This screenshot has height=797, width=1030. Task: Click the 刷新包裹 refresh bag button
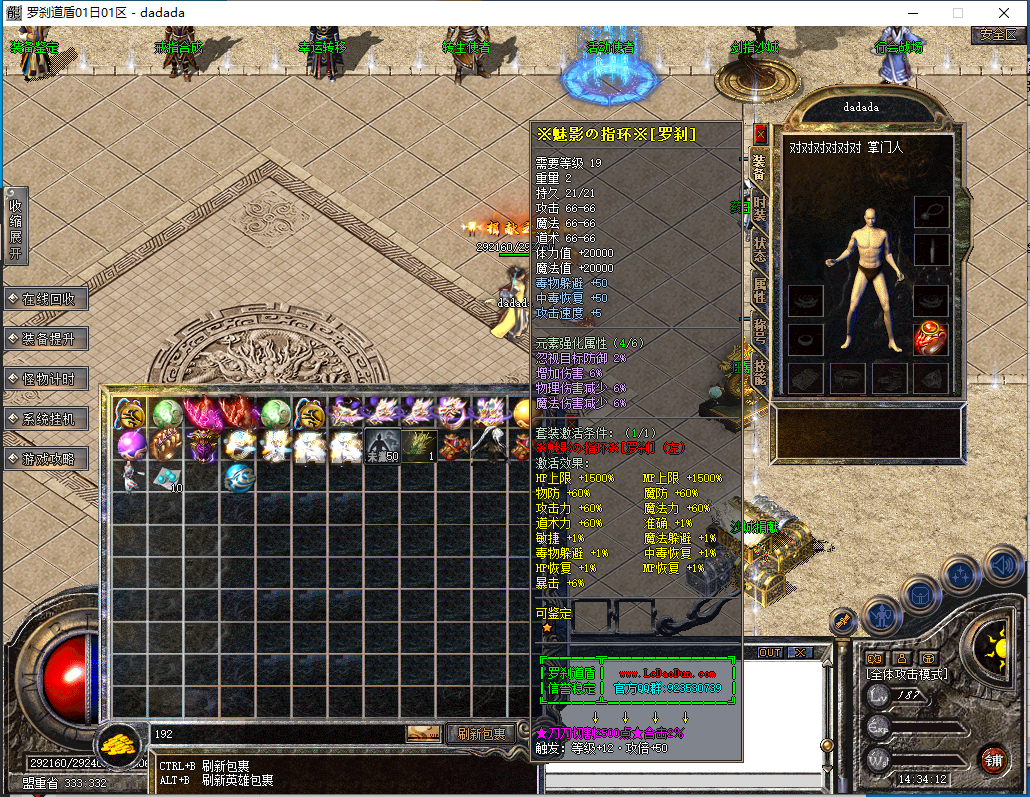[480, 734]
